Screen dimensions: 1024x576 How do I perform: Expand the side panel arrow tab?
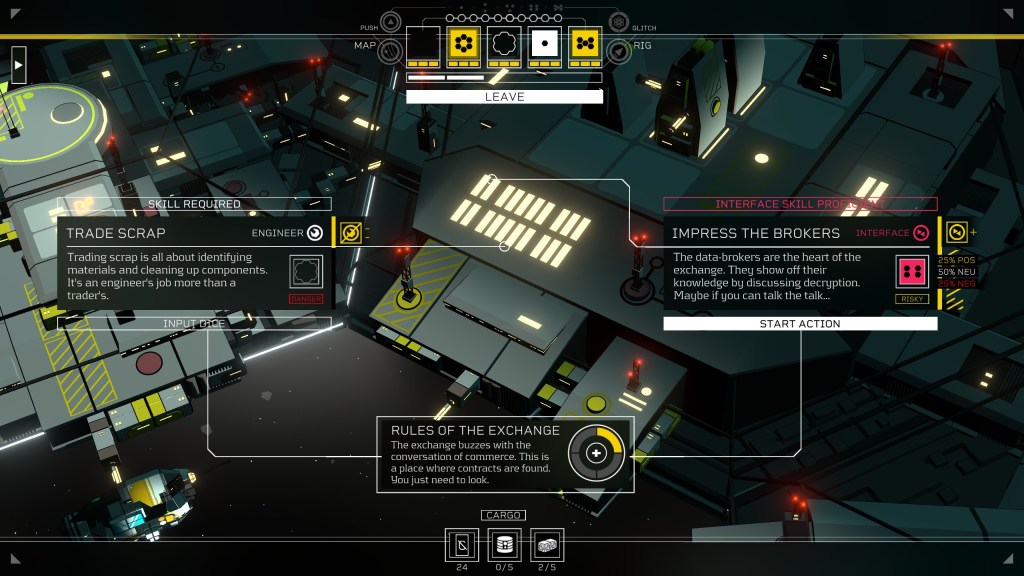tap(18, 65)
